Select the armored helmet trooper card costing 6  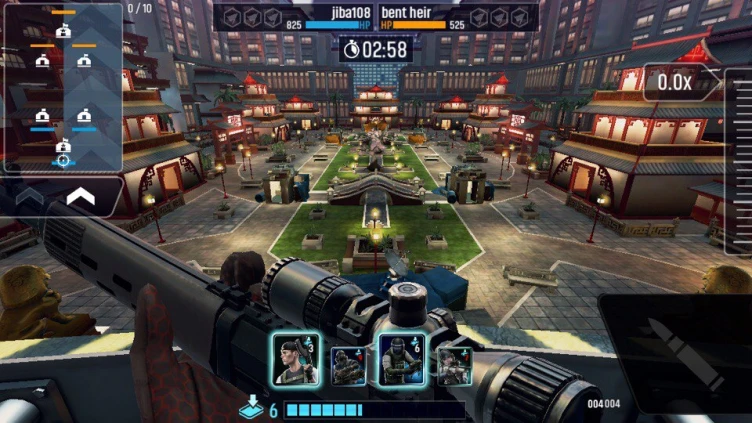[x=402, y=360]
